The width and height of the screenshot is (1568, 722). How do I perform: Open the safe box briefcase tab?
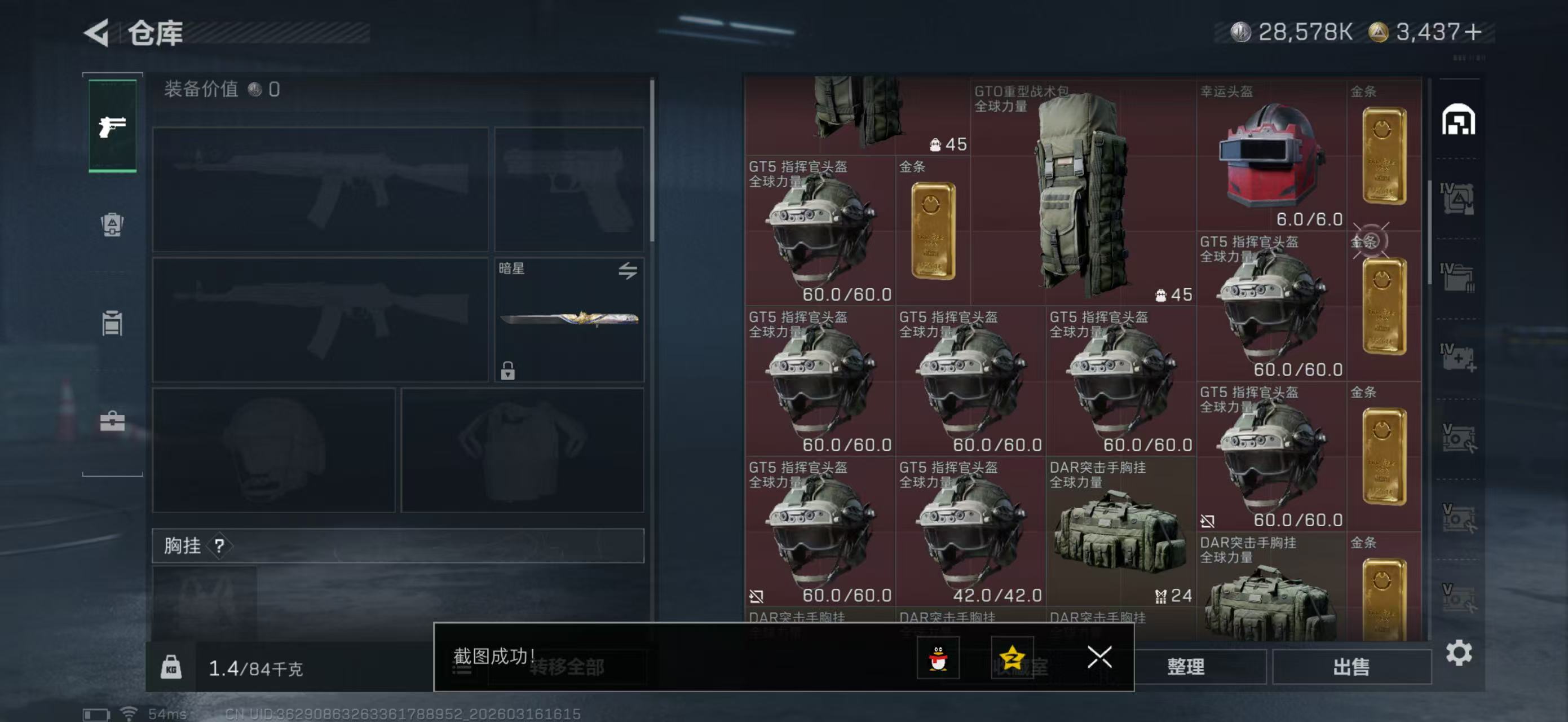coord(112,420)
